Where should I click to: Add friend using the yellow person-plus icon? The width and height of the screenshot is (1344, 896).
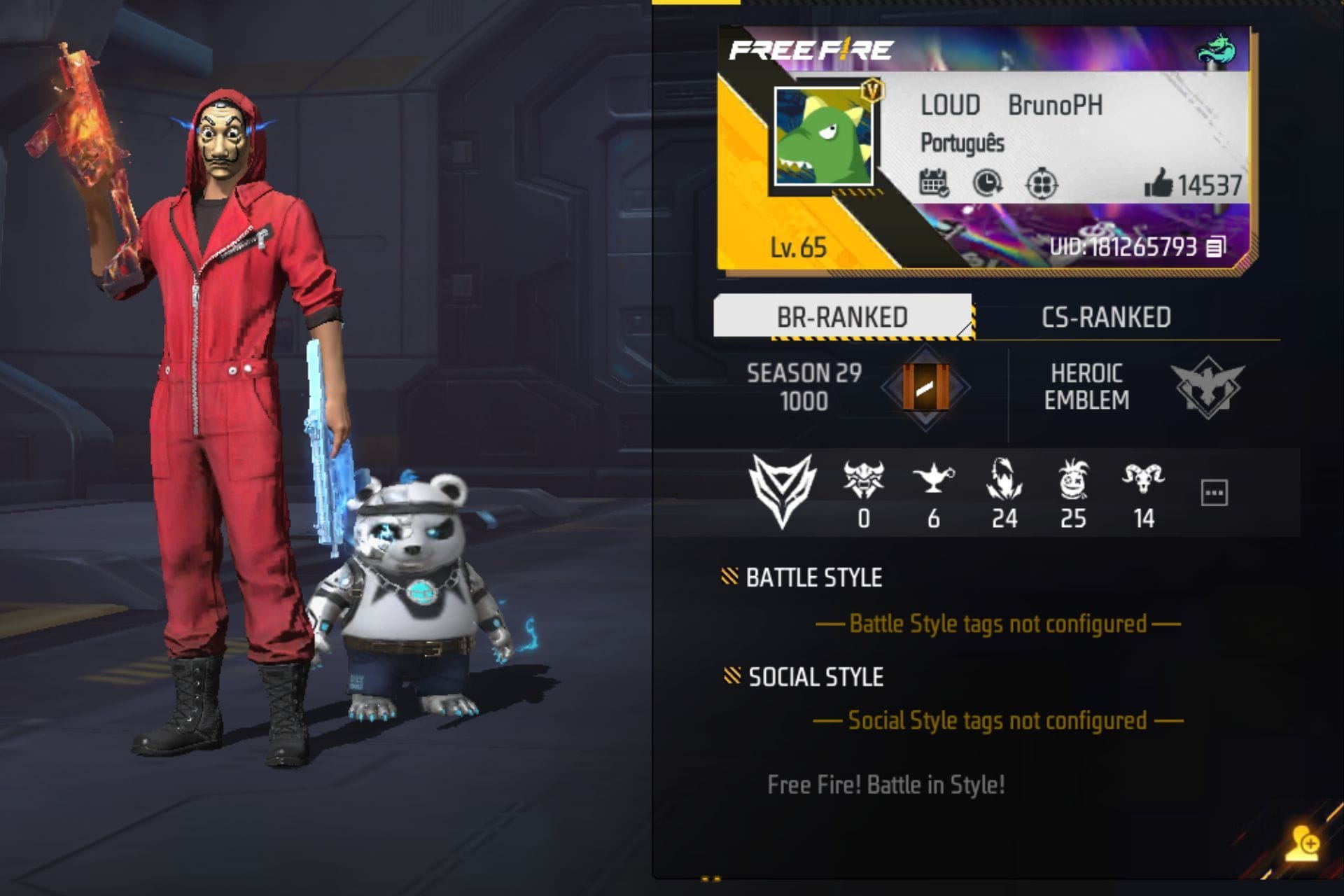coord(1302,843)
